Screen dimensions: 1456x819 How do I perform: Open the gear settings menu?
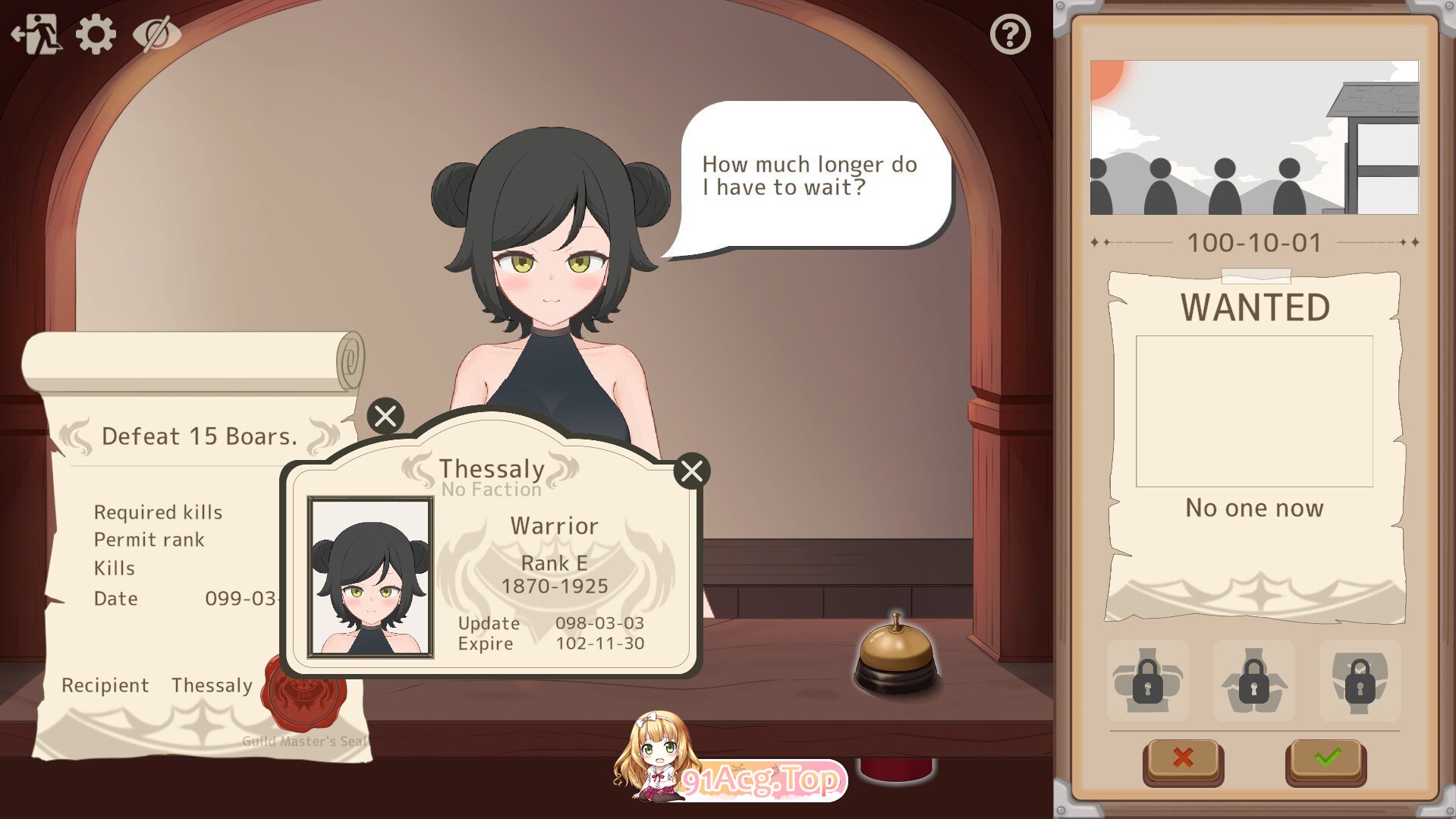coord(96,34)
